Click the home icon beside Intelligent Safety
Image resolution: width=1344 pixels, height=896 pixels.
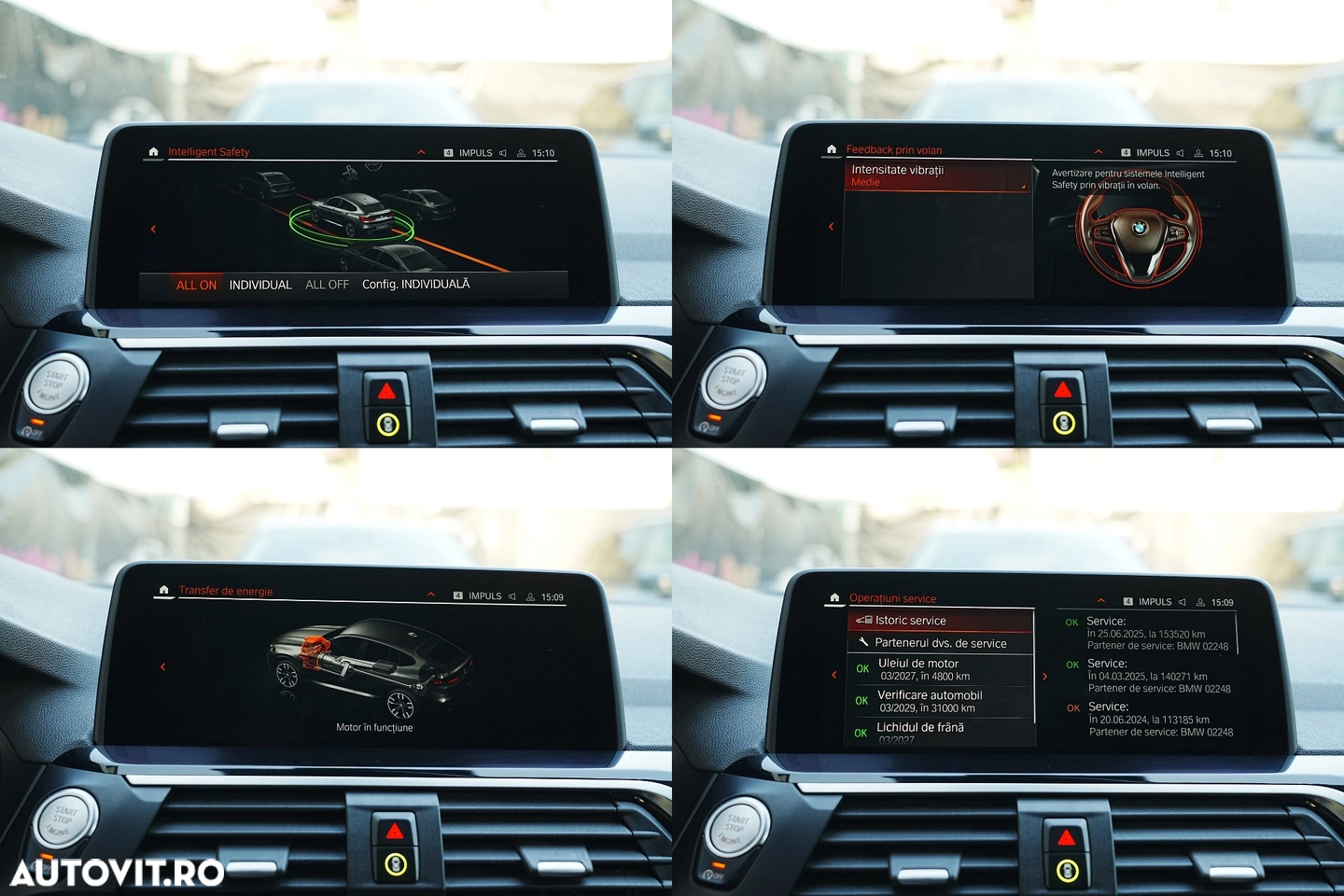pyautogui.click(x=154, y=151)
